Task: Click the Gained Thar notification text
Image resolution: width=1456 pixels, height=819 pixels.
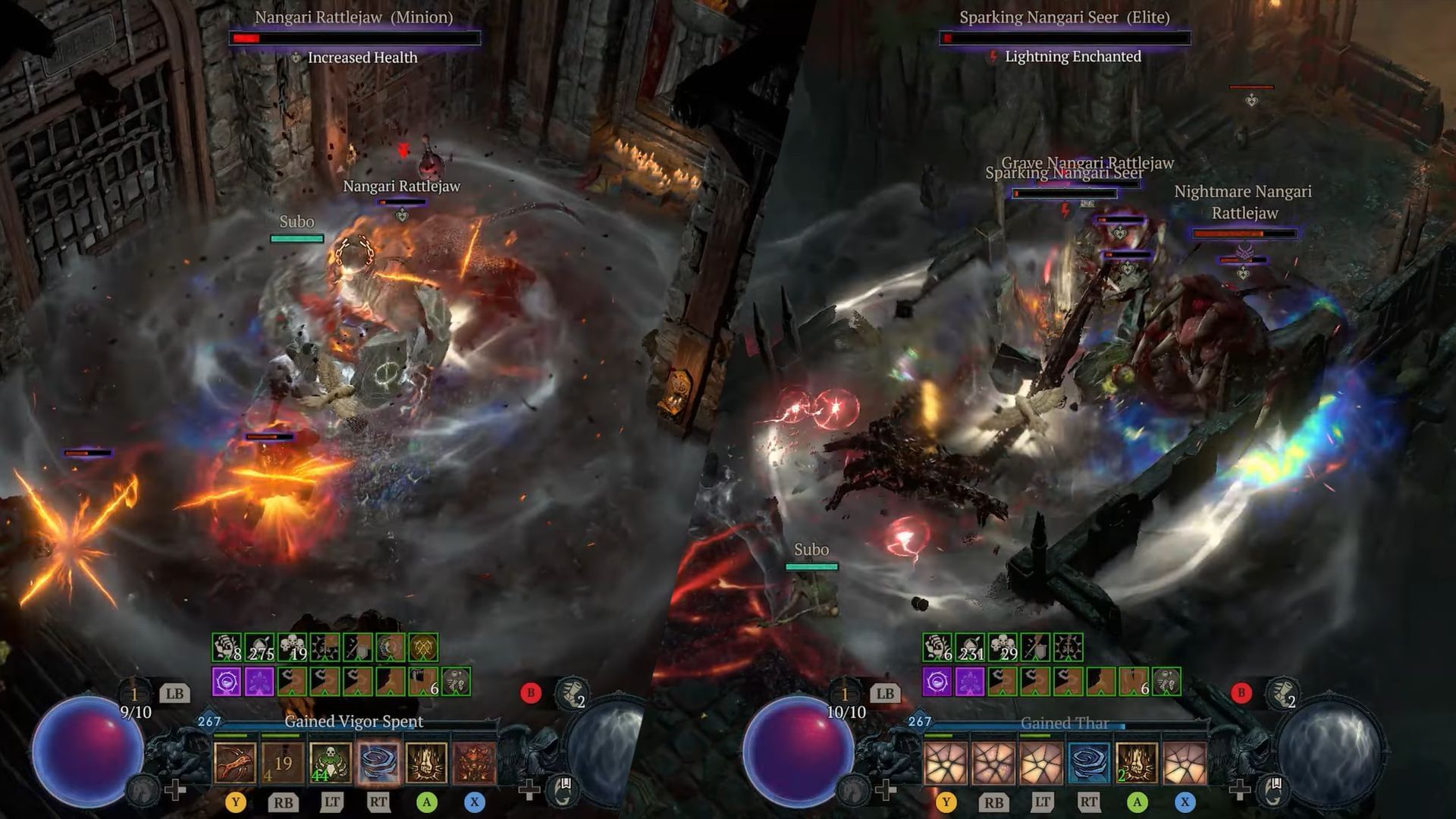Action: point(1064,723)
